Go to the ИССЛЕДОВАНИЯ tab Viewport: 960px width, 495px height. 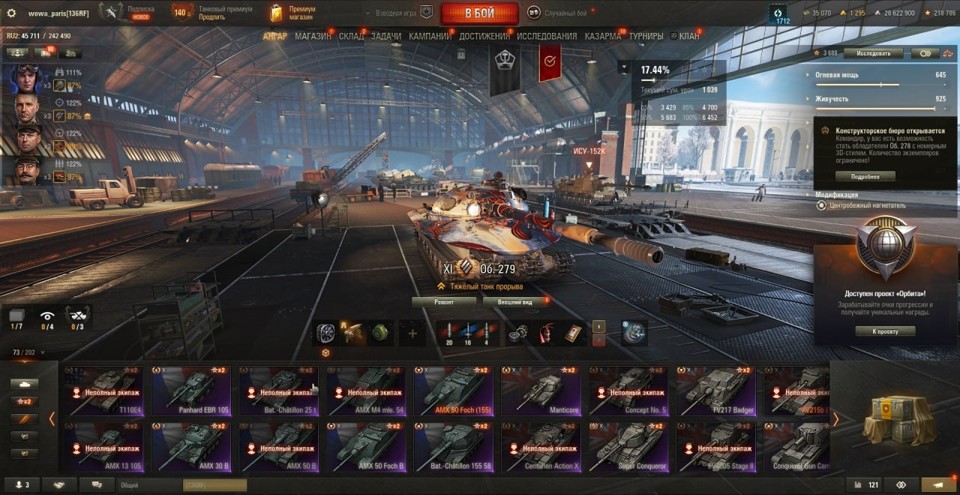547,36
